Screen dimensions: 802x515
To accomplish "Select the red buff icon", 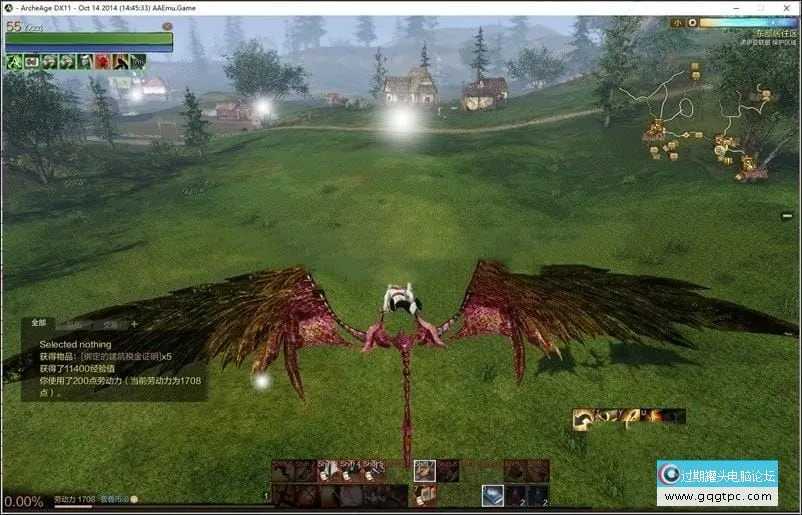I will point(105,62).
